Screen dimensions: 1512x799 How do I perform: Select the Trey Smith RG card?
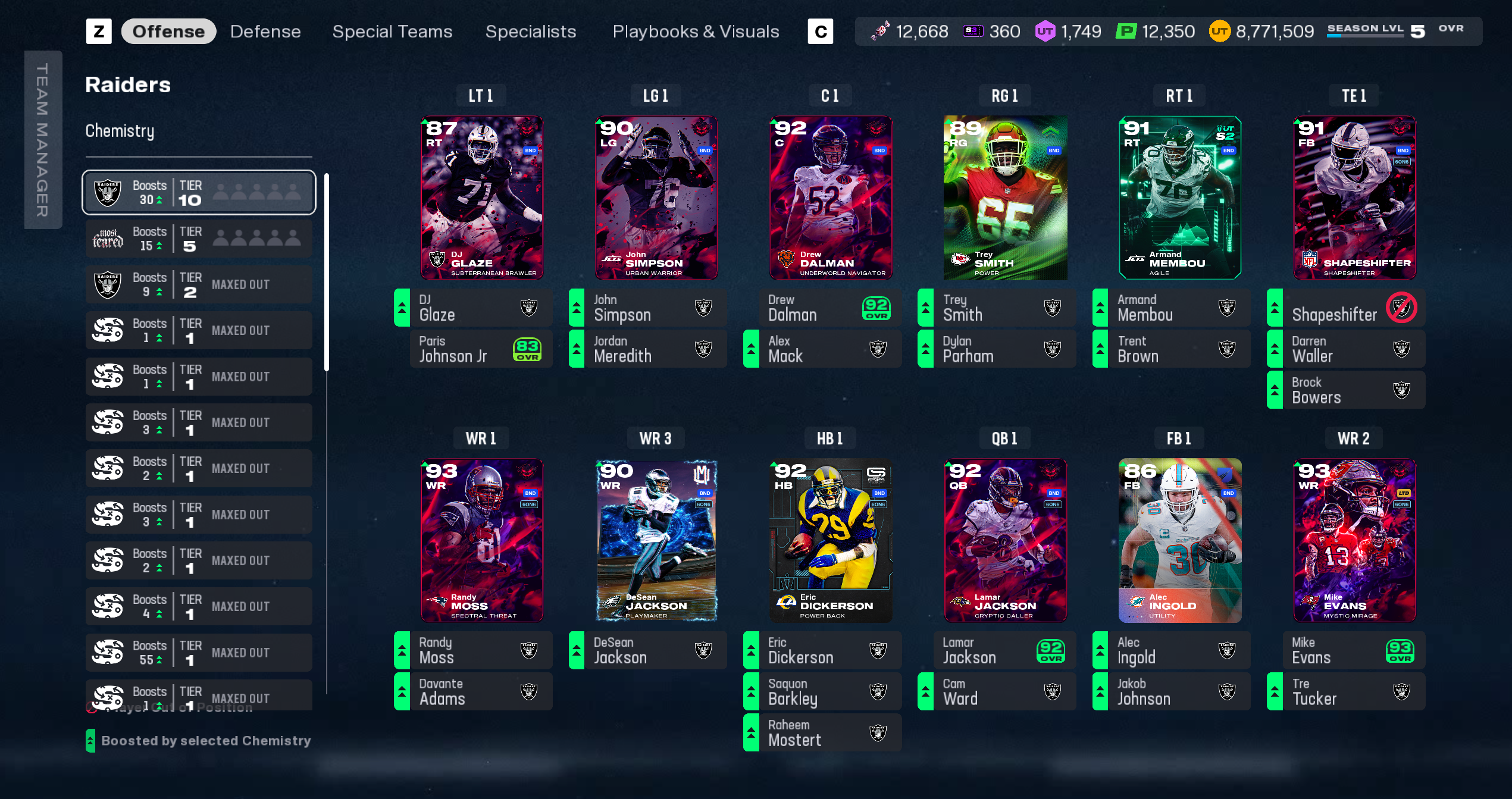[x=1005, y=198]
